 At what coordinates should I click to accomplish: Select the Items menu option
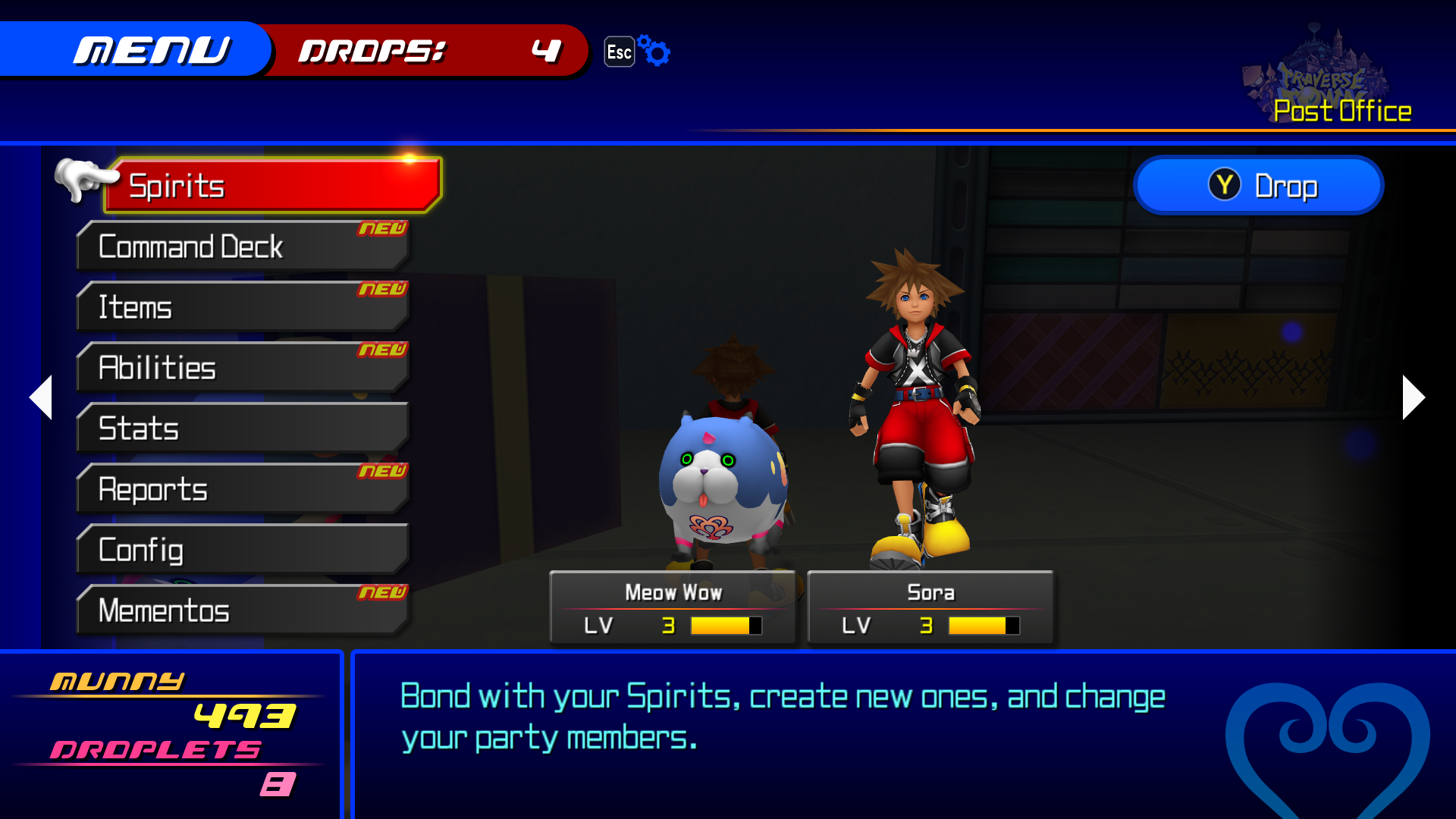243,307
